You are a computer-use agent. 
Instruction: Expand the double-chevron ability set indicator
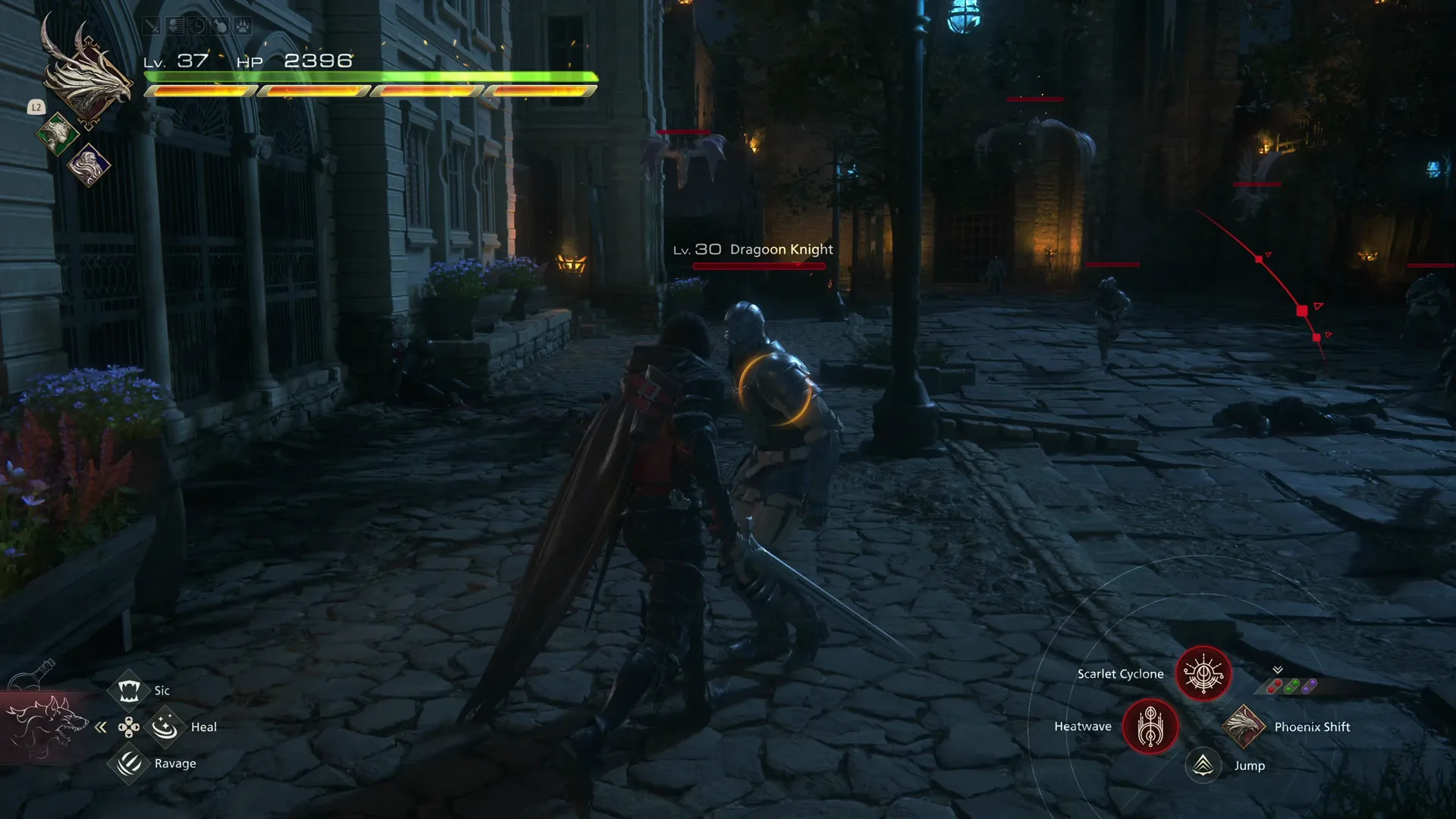point(1278,670)
